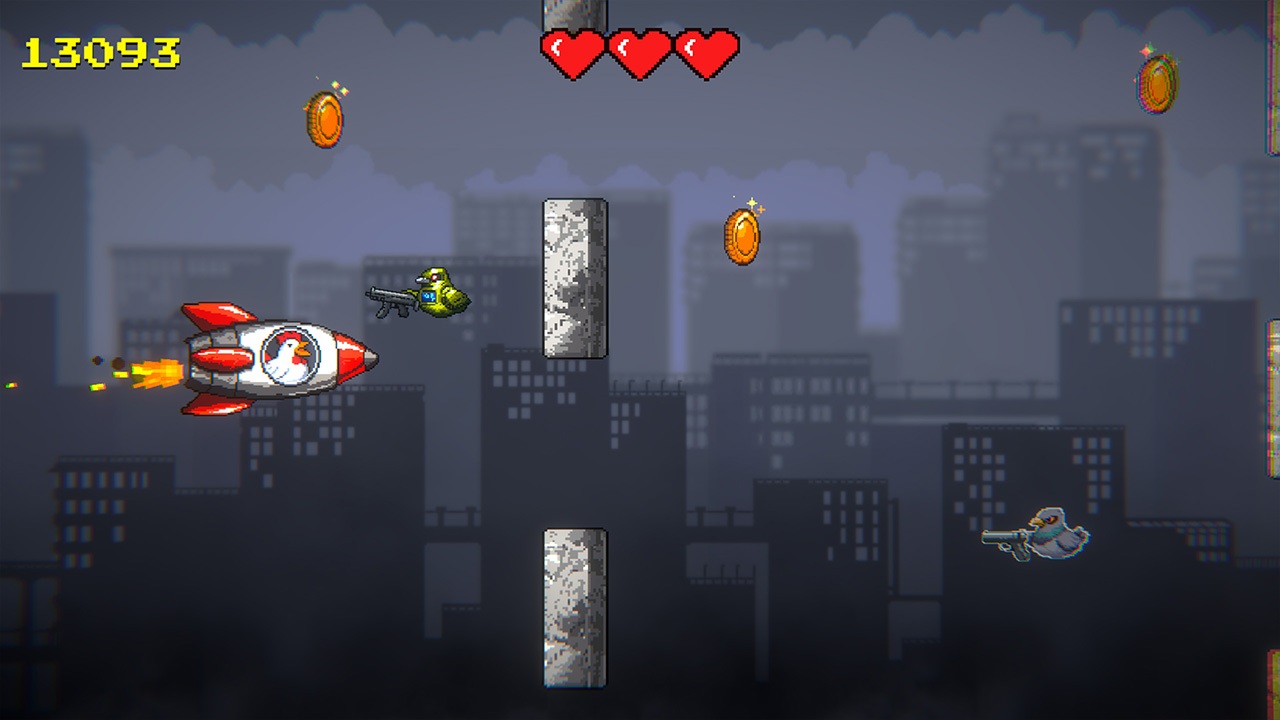1280x720 pixels.
Task: Click the lower stone pillar
Action: pyautogui.click(x=575, y=610)
